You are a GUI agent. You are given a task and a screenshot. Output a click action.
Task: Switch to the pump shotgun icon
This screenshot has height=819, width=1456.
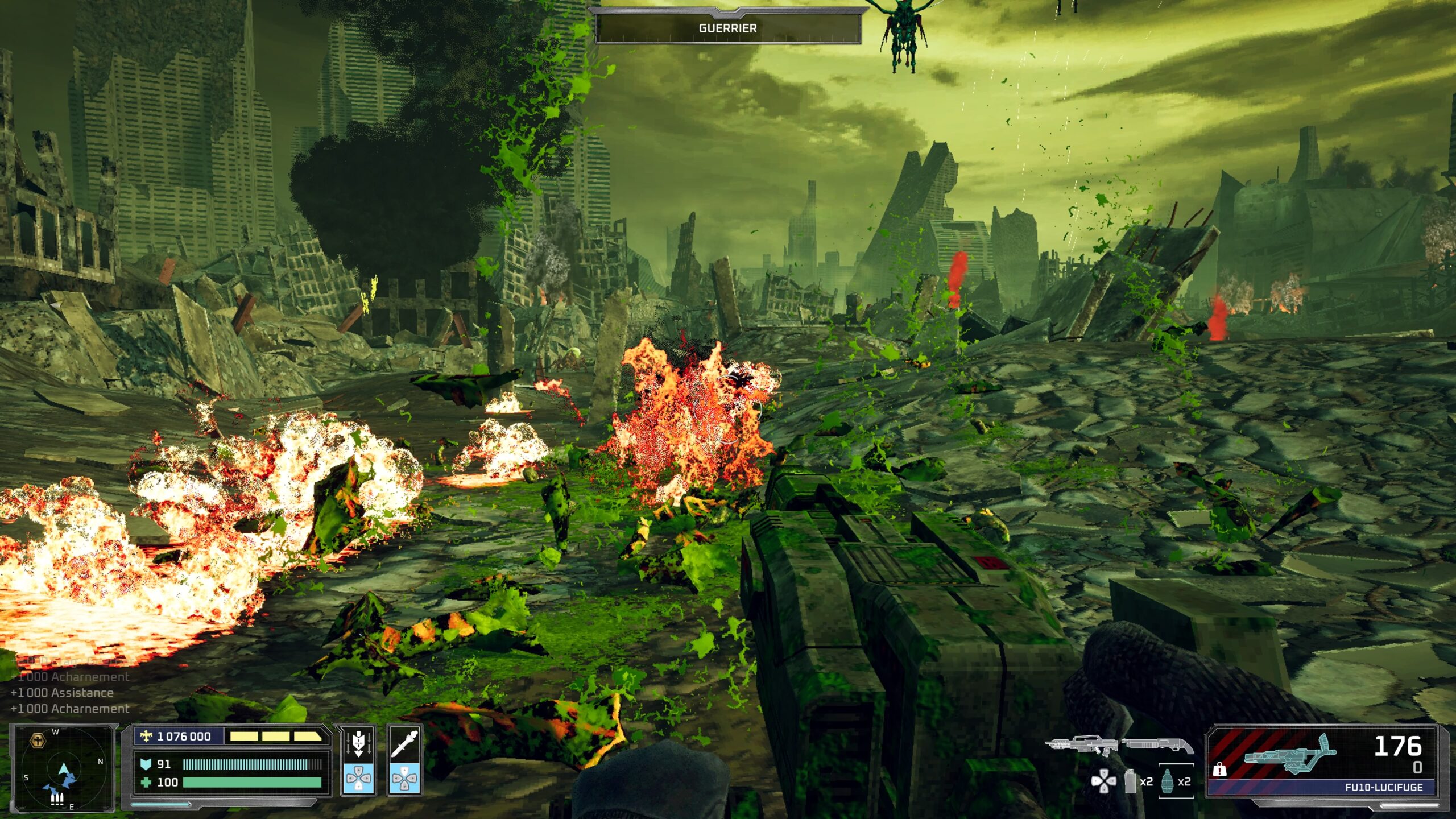point(1157,745)
